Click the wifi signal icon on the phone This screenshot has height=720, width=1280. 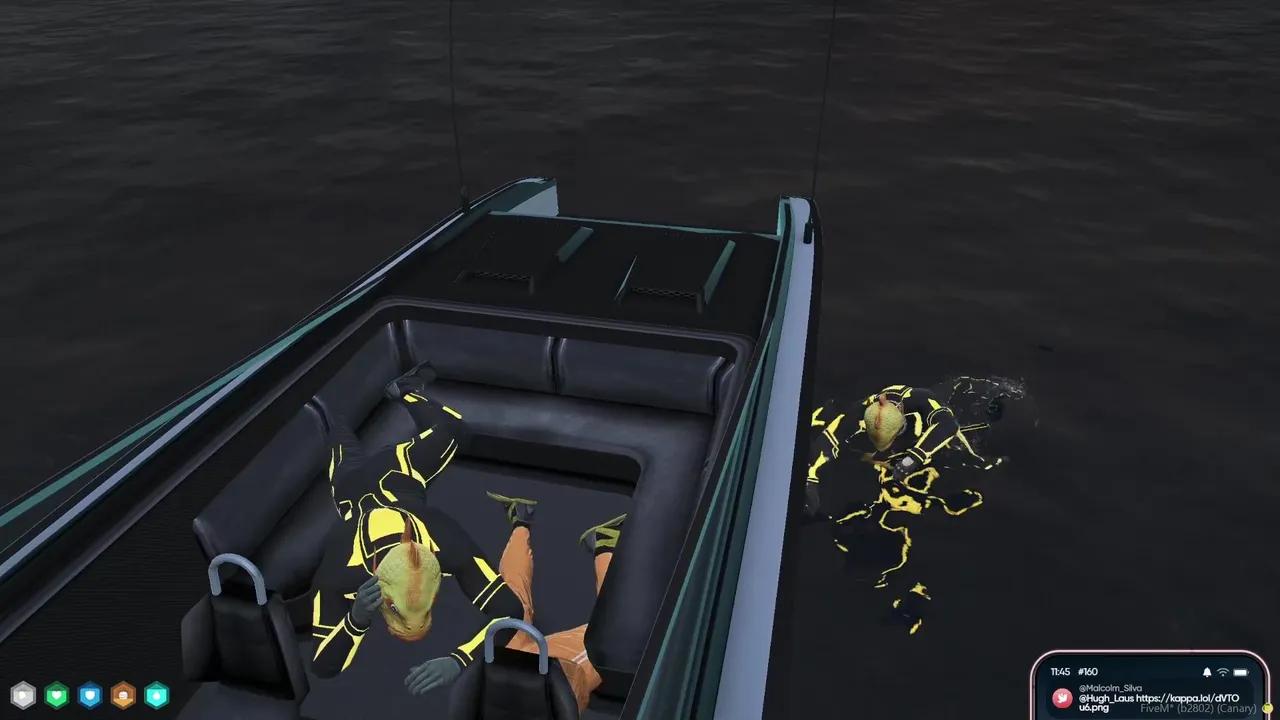(x=1222, y=672)
